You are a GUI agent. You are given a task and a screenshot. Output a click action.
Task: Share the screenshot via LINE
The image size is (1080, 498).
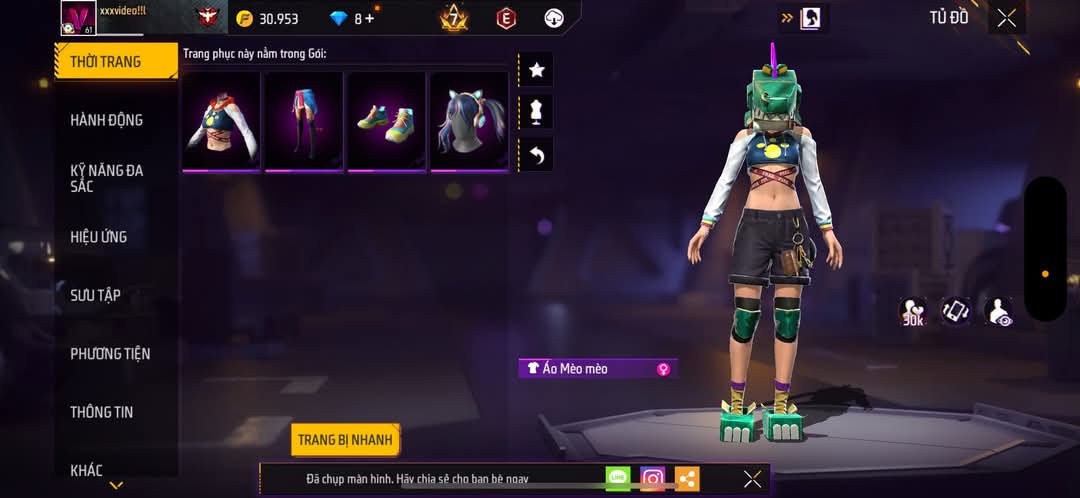pyautogui.click(x=618, y=479)
